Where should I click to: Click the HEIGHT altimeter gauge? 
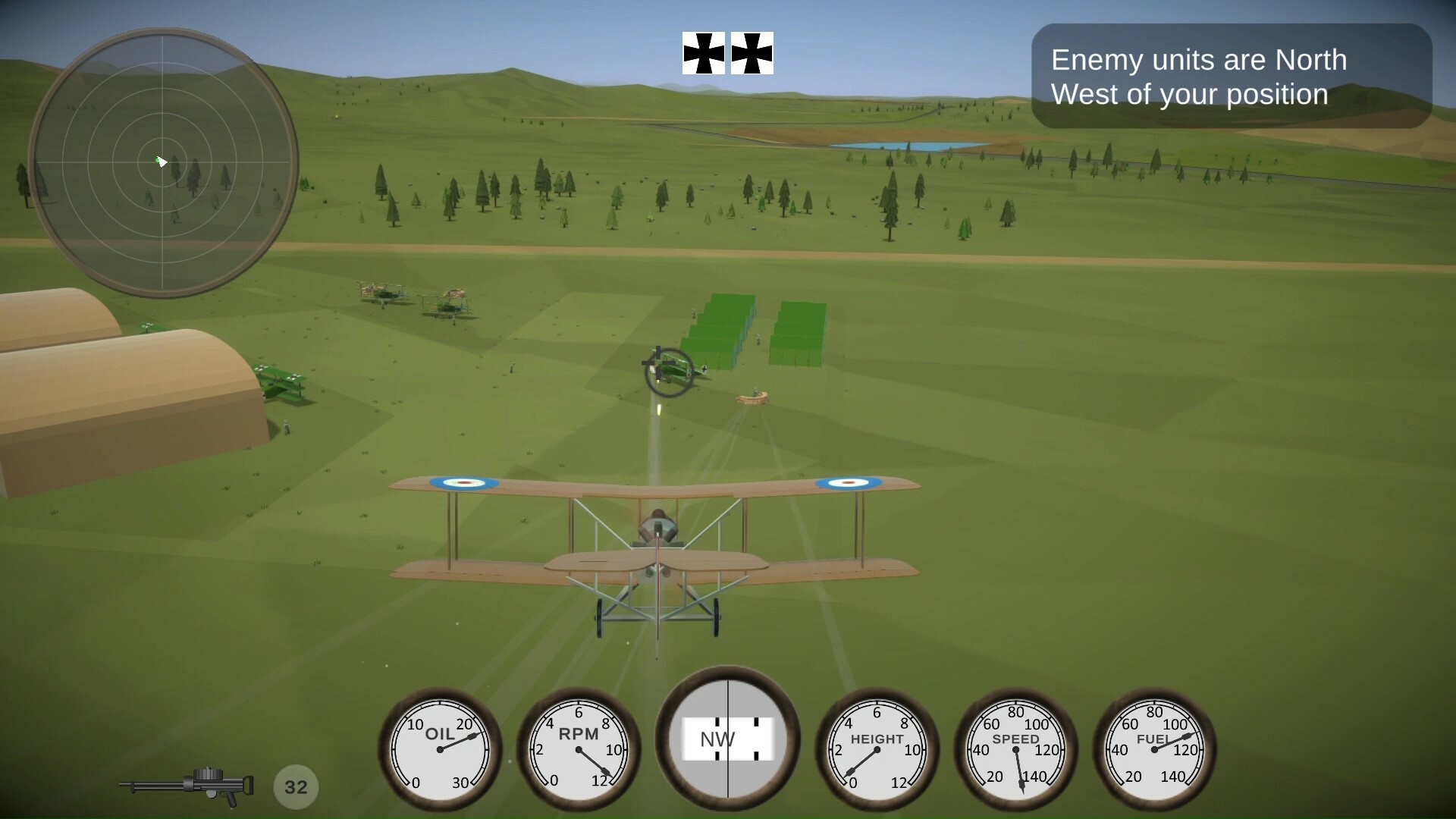pyautogui.click(x=876, y=751)
